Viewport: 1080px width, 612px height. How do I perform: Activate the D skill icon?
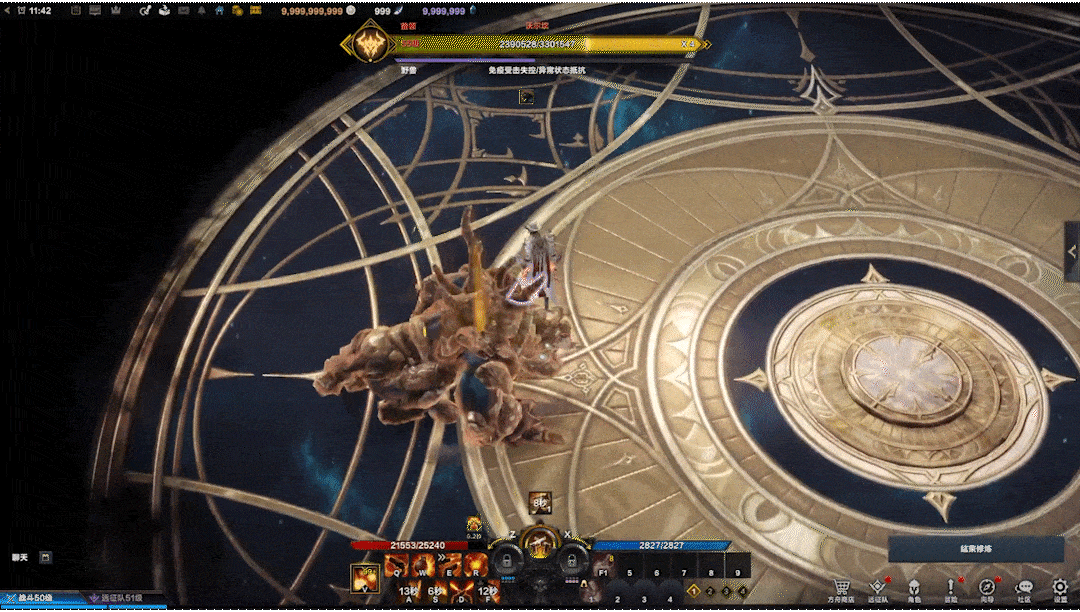[462, 590]
